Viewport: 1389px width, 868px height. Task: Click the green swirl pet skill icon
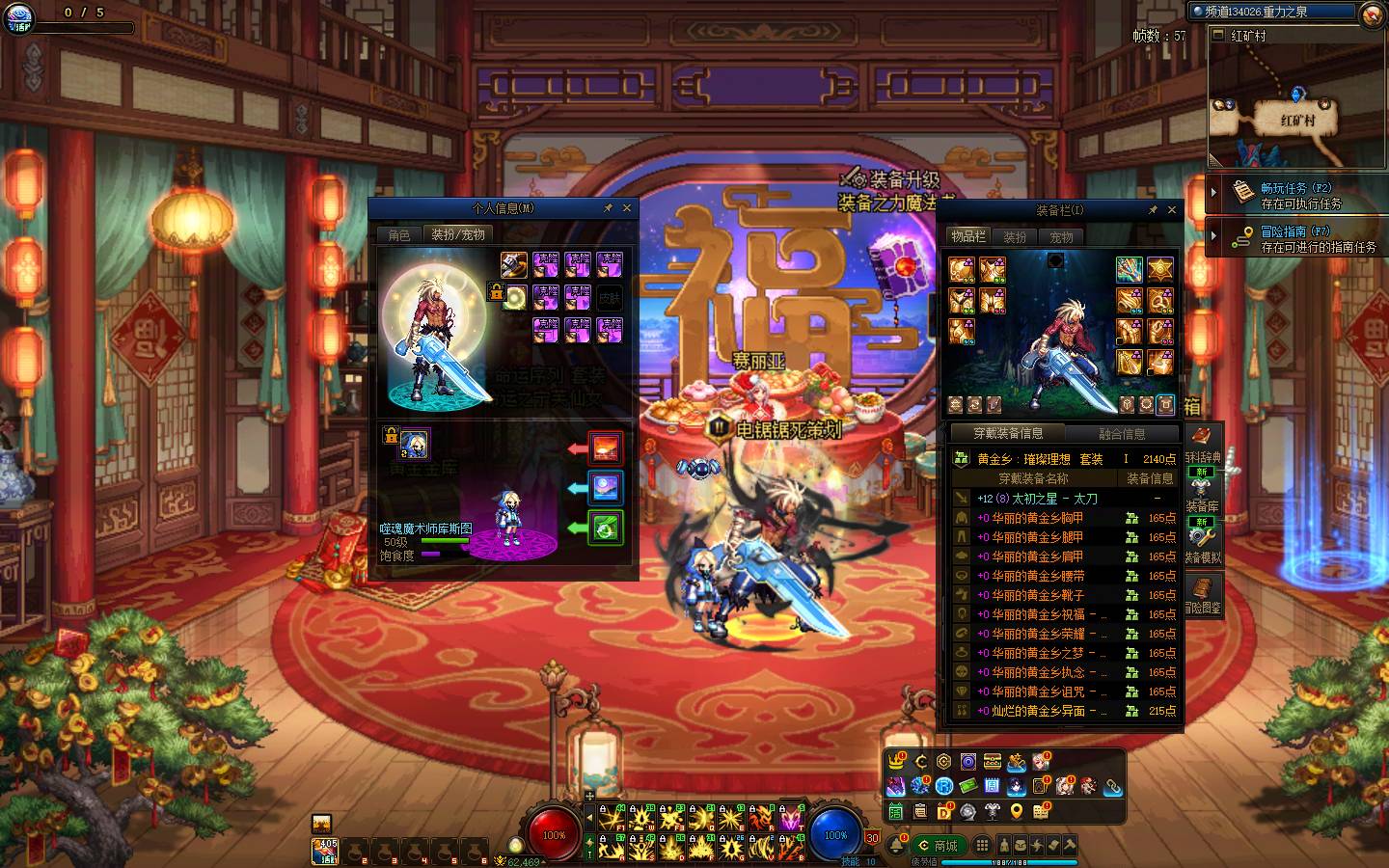[x=606, y=529]
